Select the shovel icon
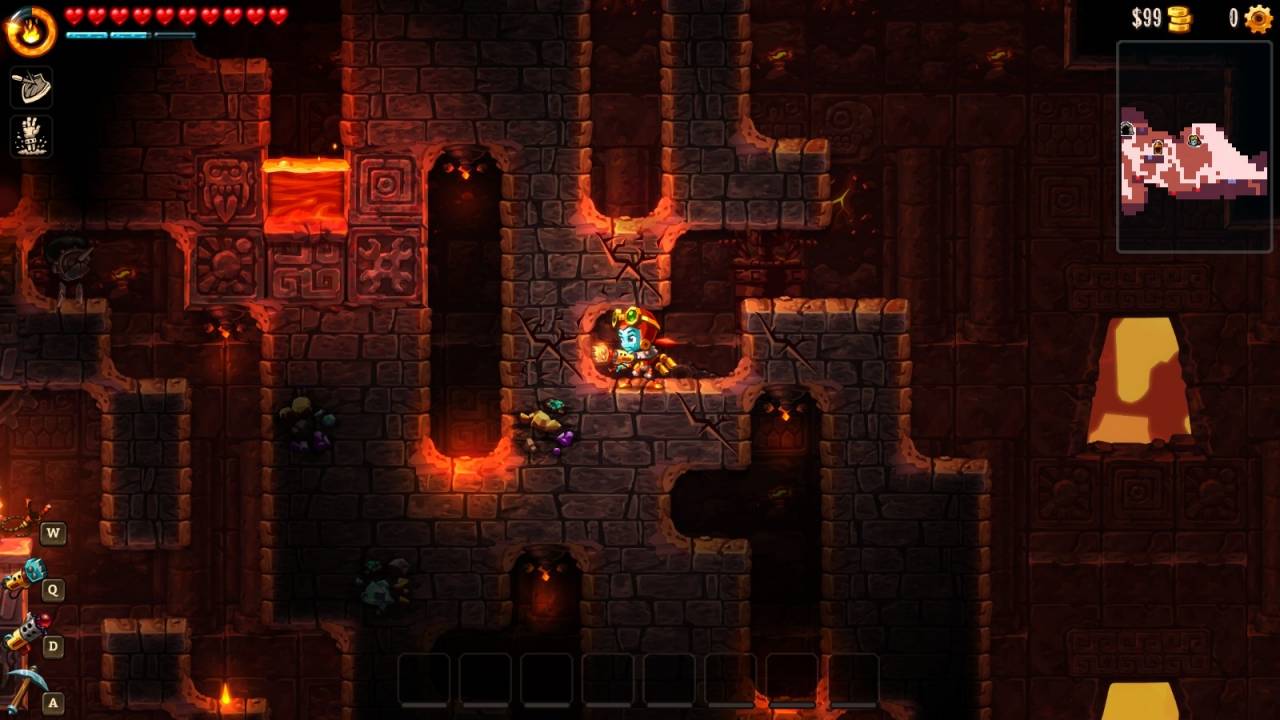Viewport: 1280px width, 720px height. [x=31, y=88]
